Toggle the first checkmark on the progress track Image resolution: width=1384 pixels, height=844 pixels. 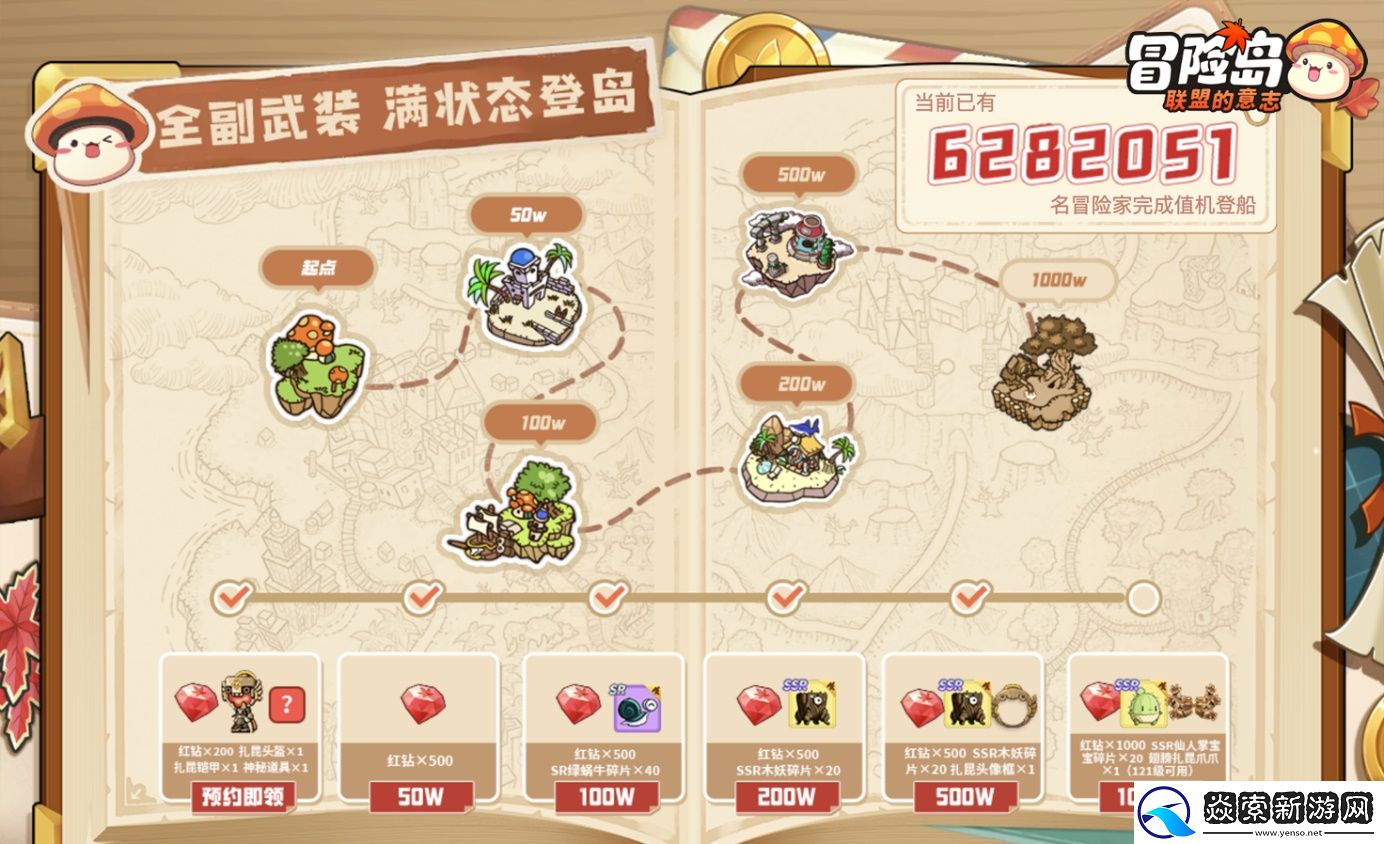tap(233, 597)
